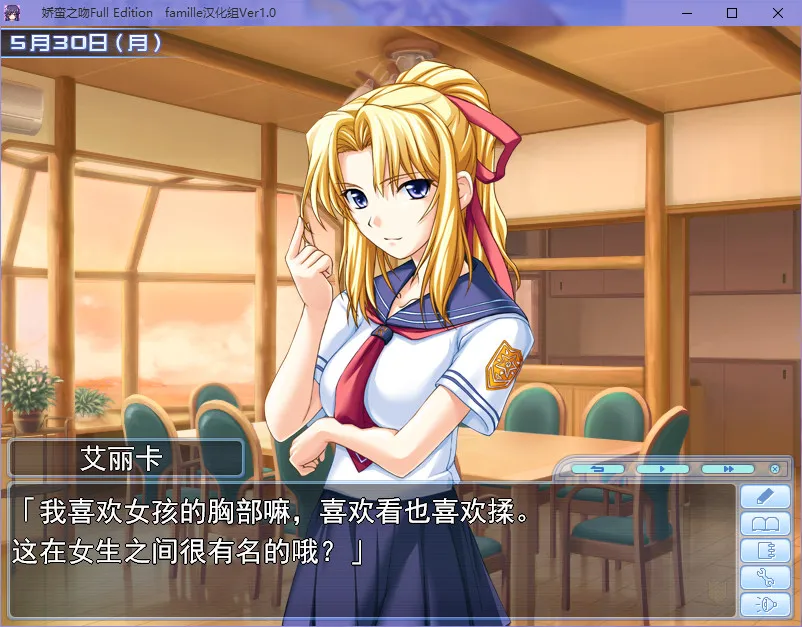The width and height of the screenshot is (802, 627).
Task: Show the backlog with the notebook icon
Action: tap(765, 550)
